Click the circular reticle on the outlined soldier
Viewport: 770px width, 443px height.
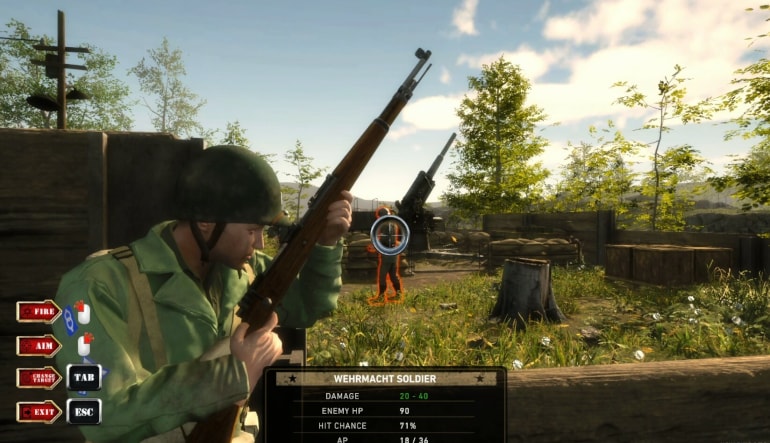389,235
